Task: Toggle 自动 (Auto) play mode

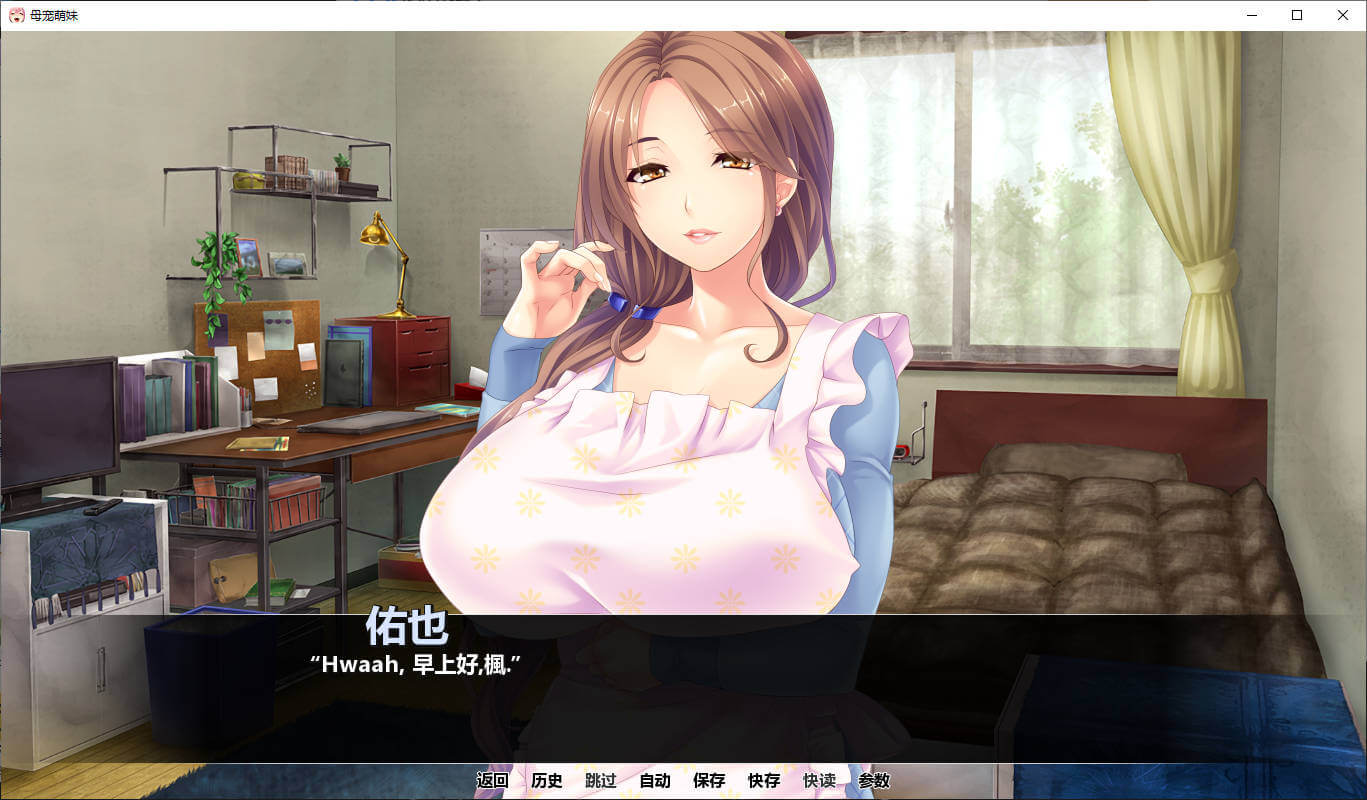Action: point(655,781)
